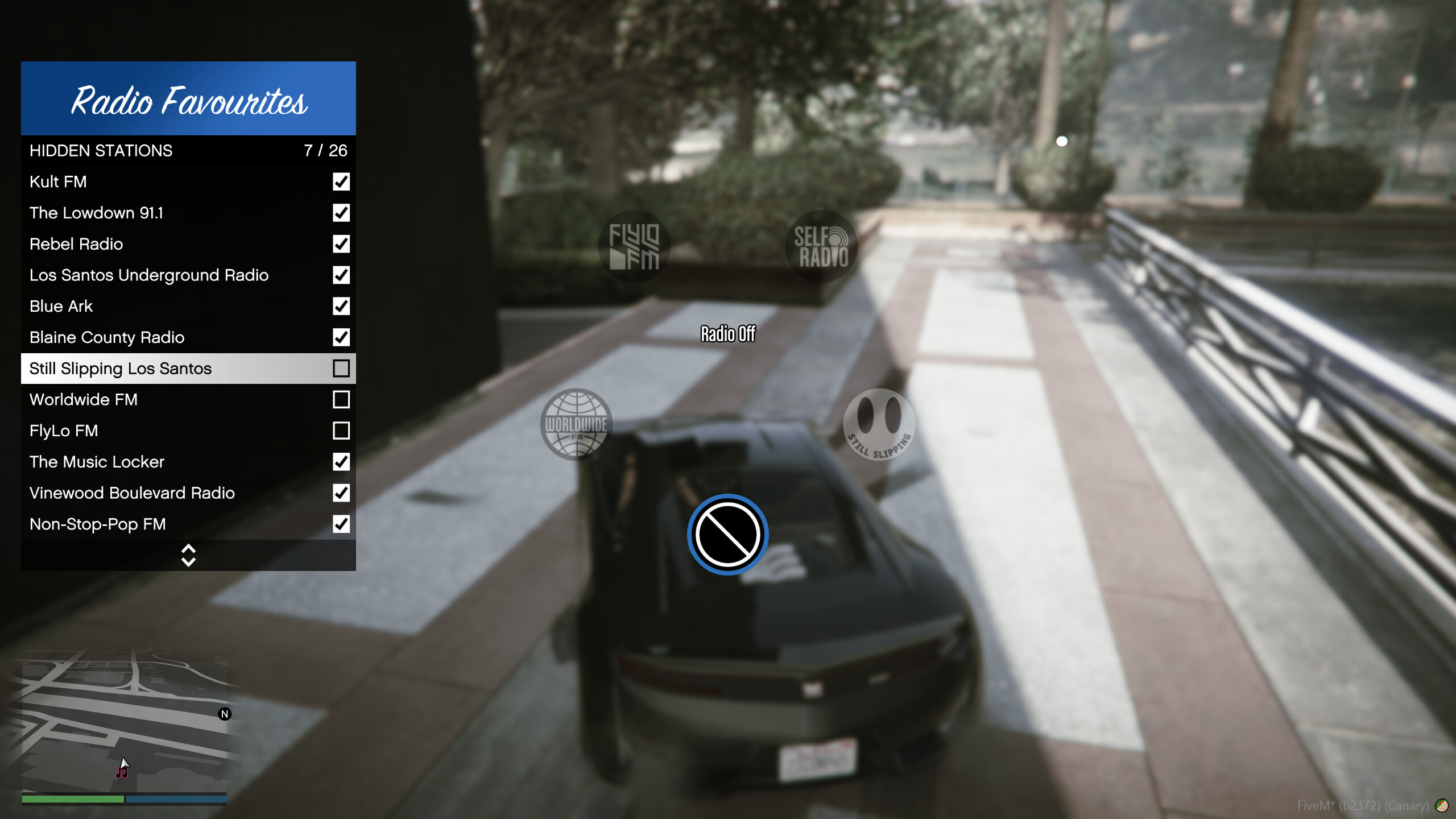Select the highlighted Still Slipping Los Santos entry
This screenshot has height=819, width=1456.
(171, 368)
